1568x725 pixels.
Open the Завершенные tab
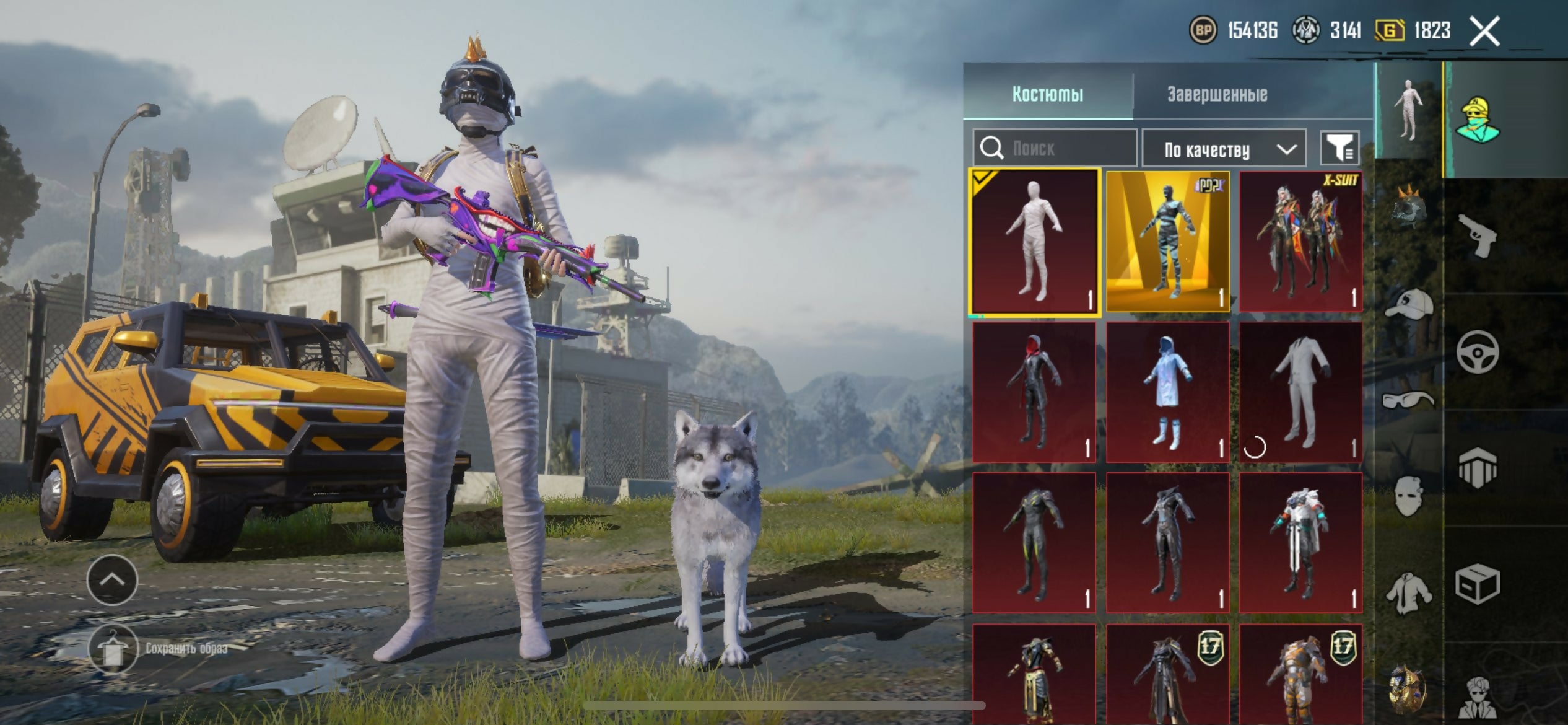[1217, 94]
